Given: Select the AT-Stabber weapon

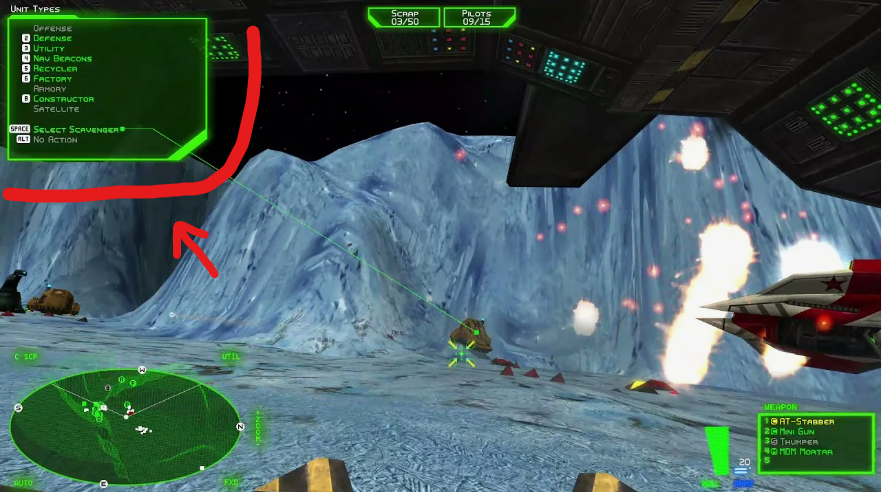Looking at the screenshot, I should coord(806,422).
